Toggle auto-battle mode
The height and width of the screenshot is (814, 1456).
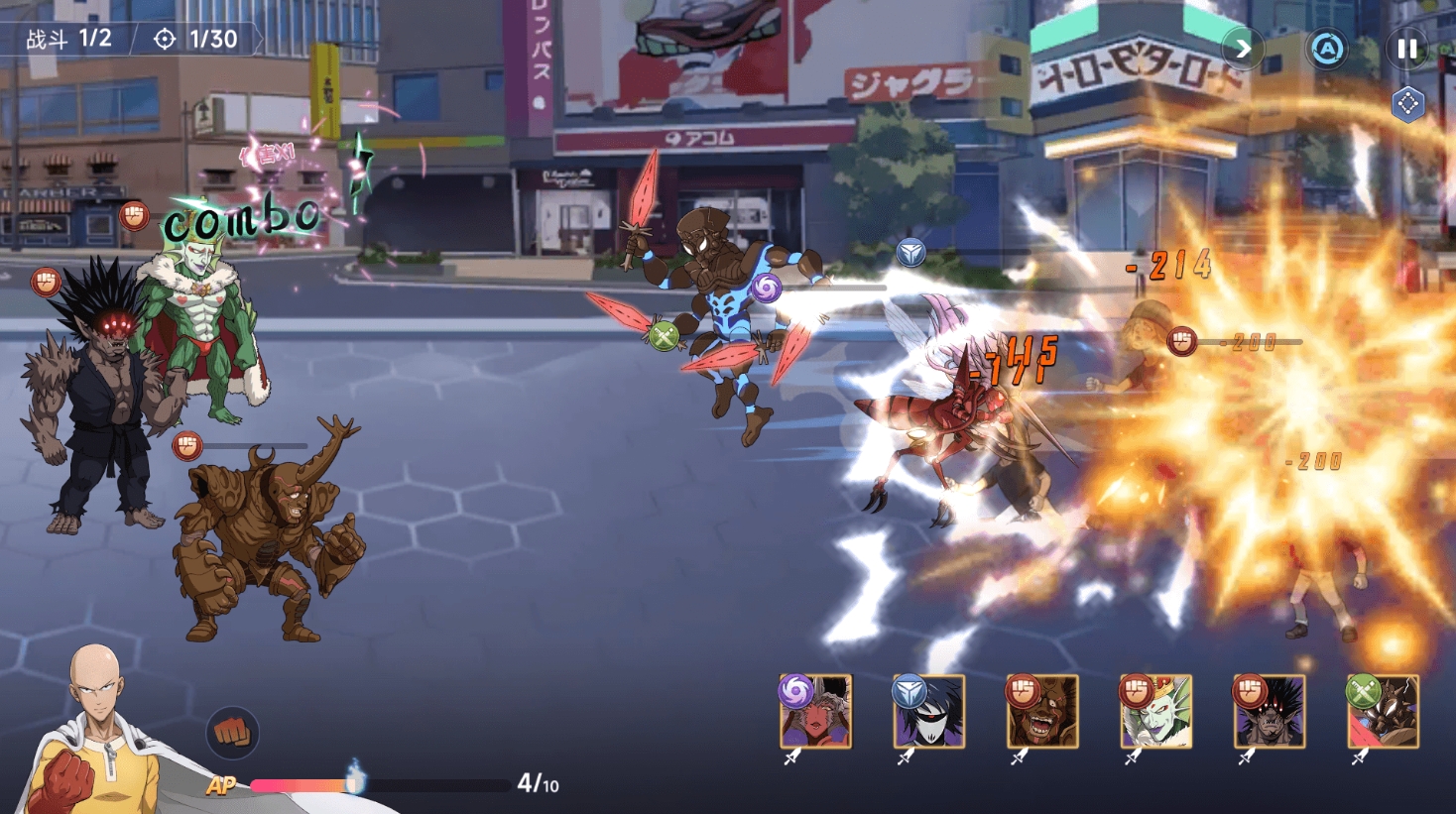pos(1327,49)
